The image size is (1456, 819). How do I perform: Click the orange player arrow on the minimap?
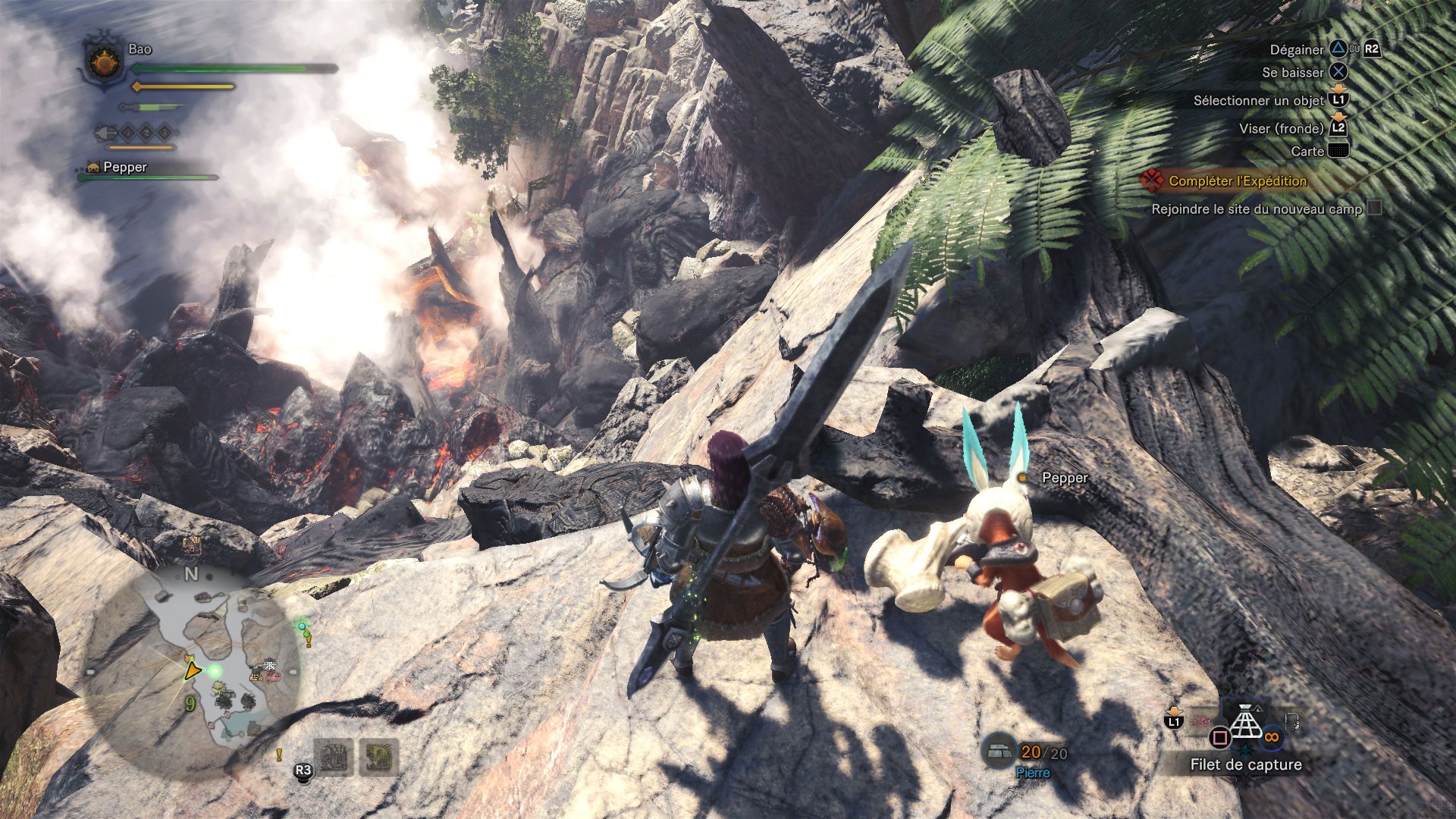tap(193, 670)
